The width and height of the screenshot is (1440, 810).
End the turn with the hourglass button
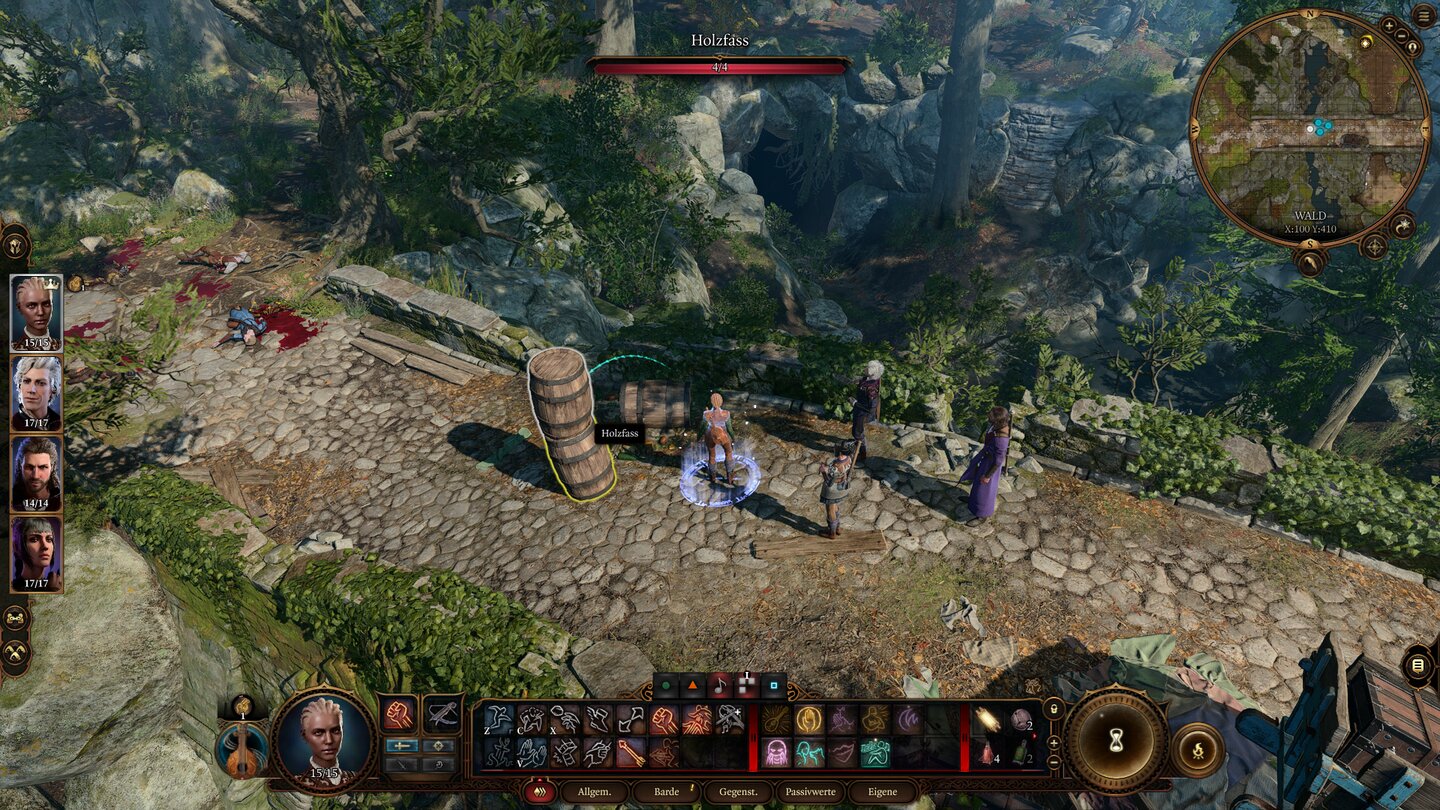[x=1116, y=742]
